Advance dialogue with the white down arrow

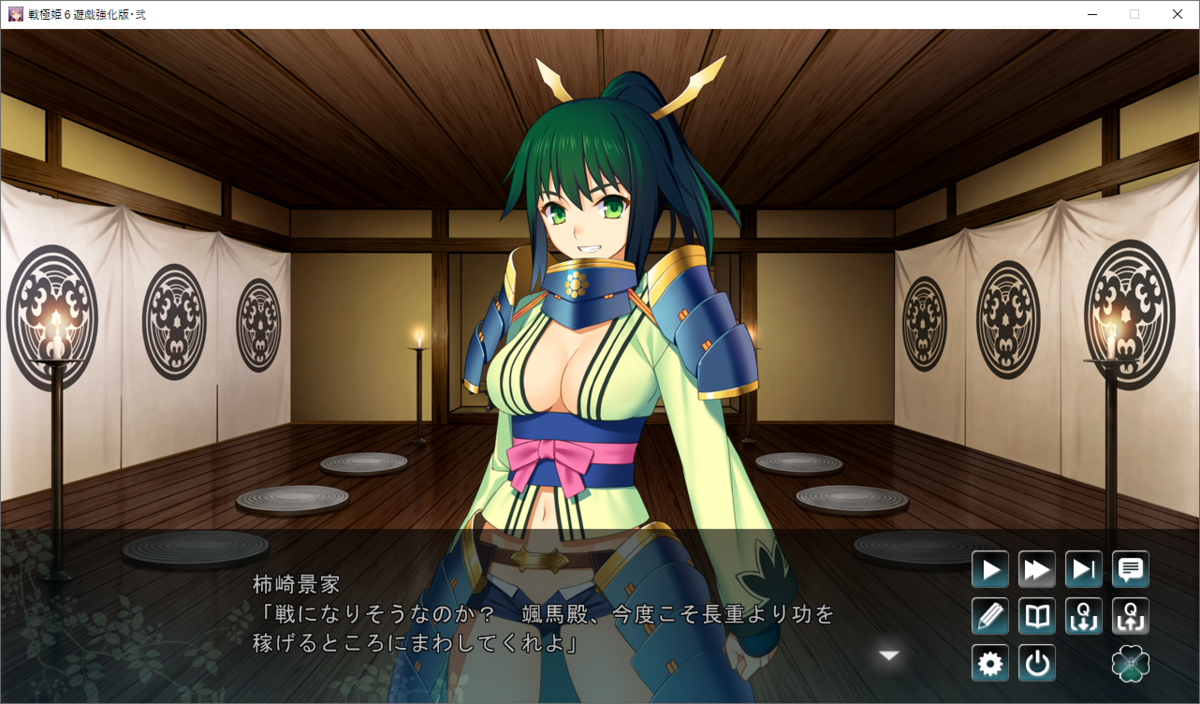pyautogui.click(x=889, y=655)
